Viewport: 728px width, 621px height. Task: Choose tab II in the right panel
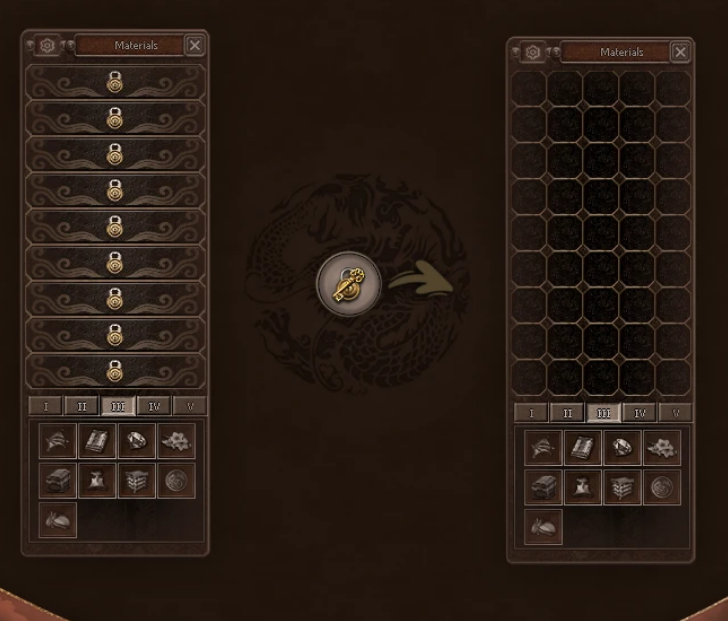click(567, 413)
